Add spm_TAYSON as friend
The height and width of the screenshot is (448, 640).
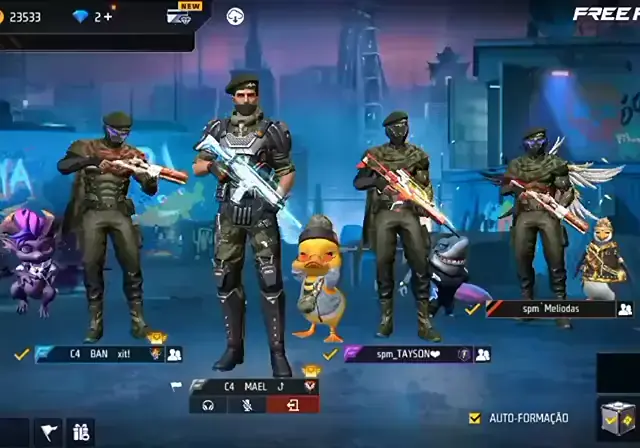click(483, 354)
